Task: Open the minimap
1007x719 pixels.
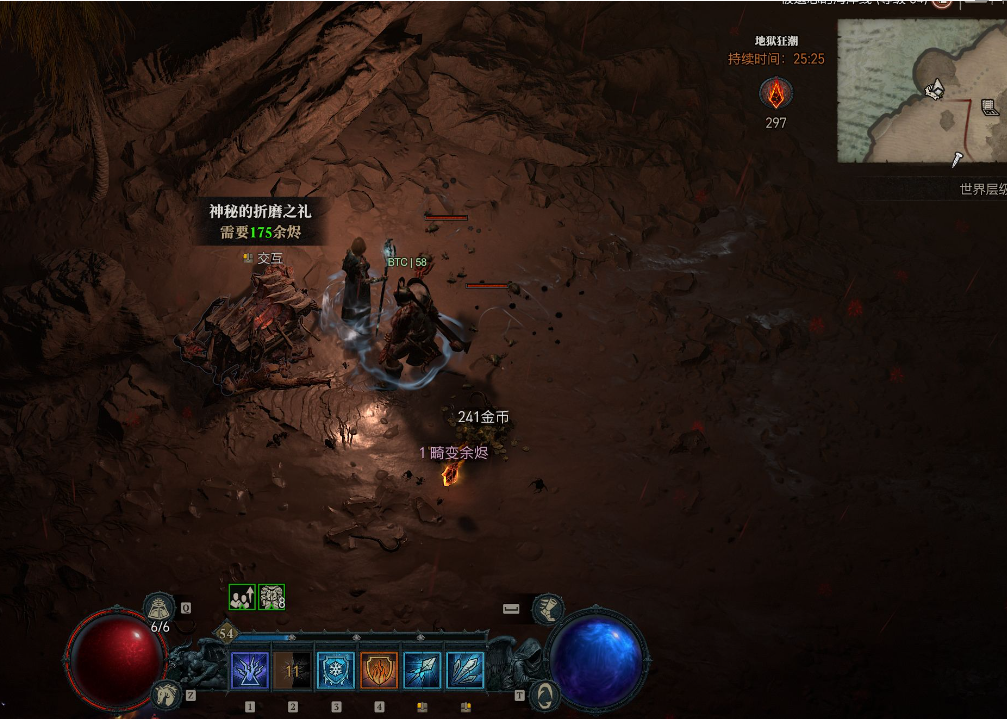Action: (921, 91)
